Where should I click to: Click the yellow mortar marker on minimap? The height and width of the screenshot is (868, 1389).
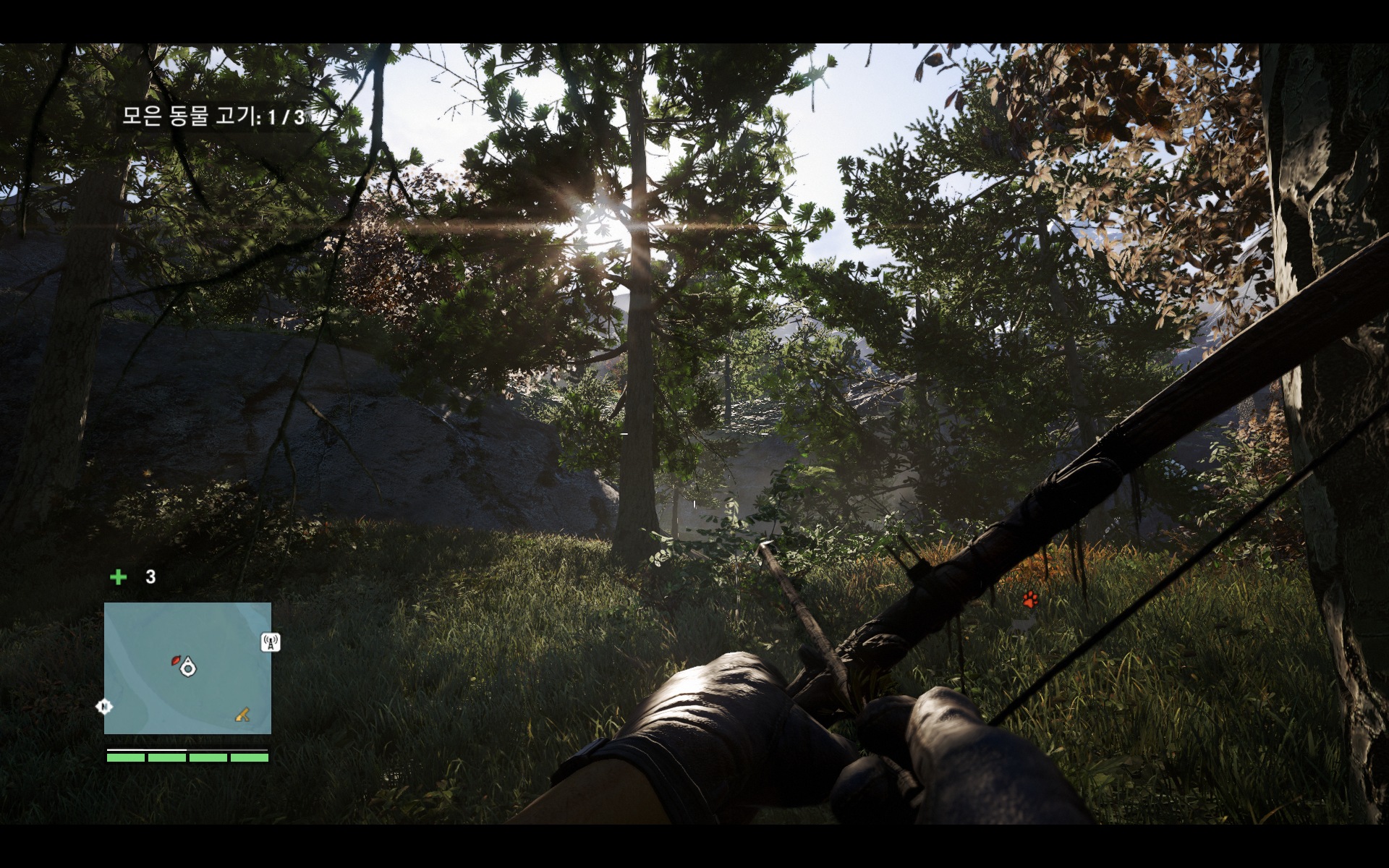[x=243, y=715]
